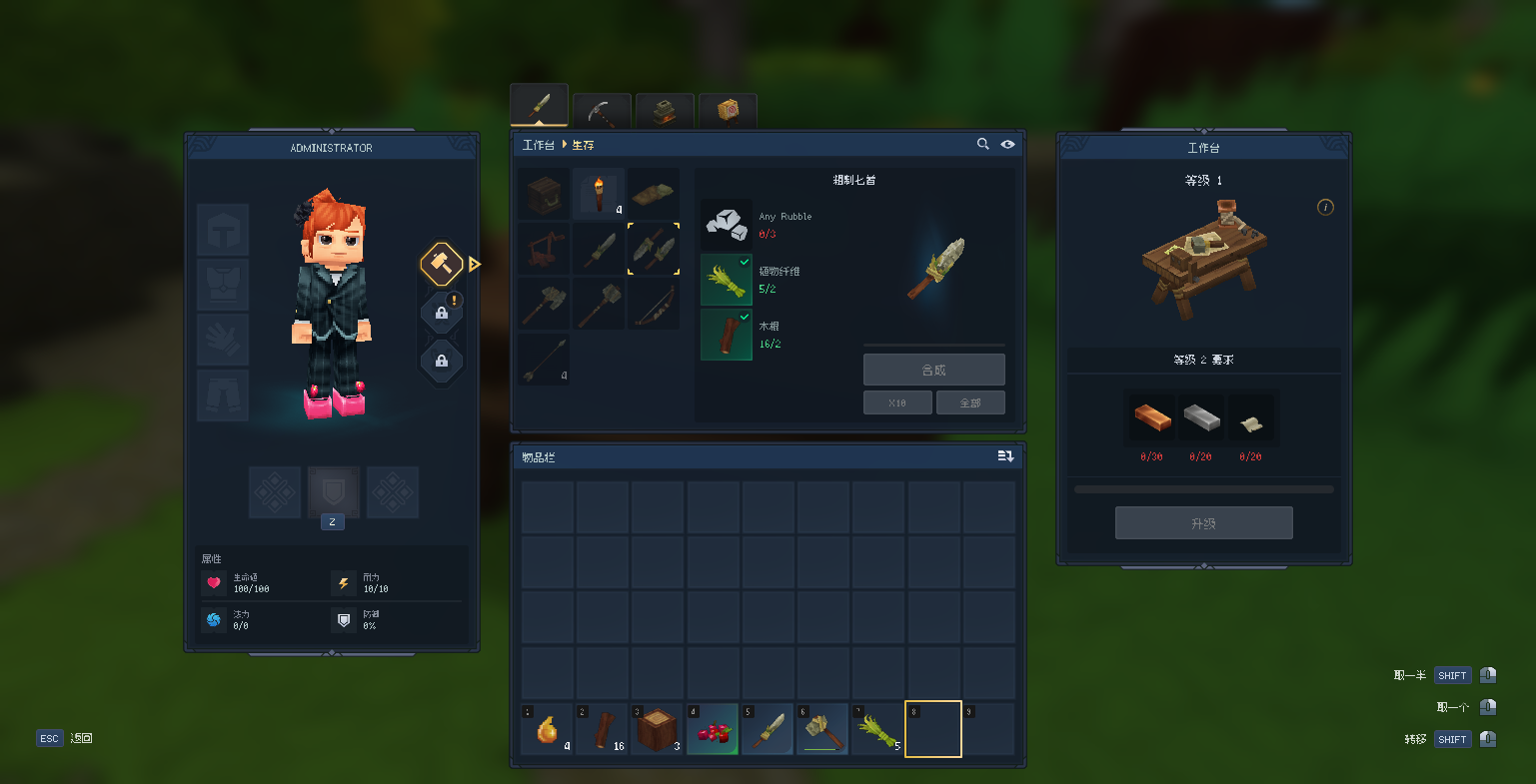
Task: Select the archery target crafting tab
Action: [x=728, y=110]
